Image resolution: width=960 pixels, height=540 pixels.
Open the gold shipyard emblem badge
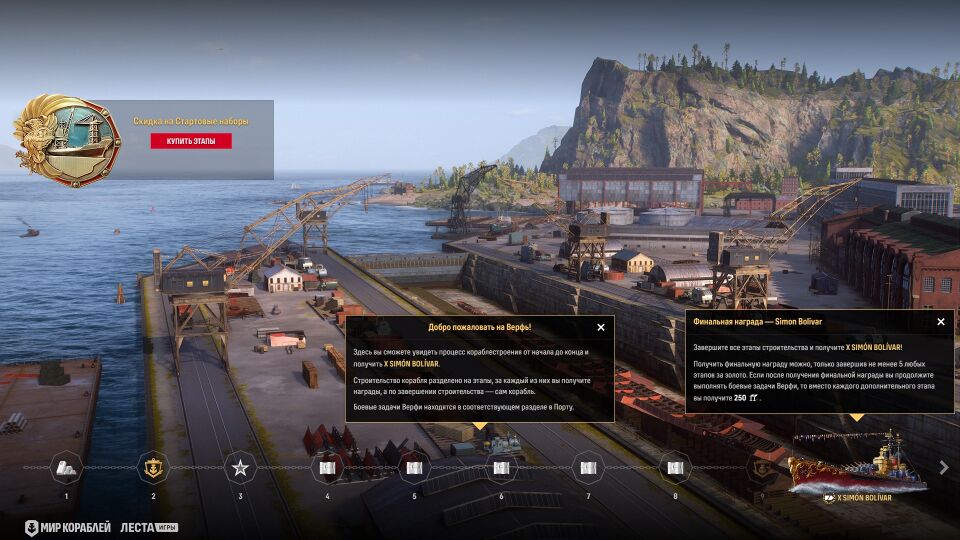pyautogui.click(x=66, y=140)
